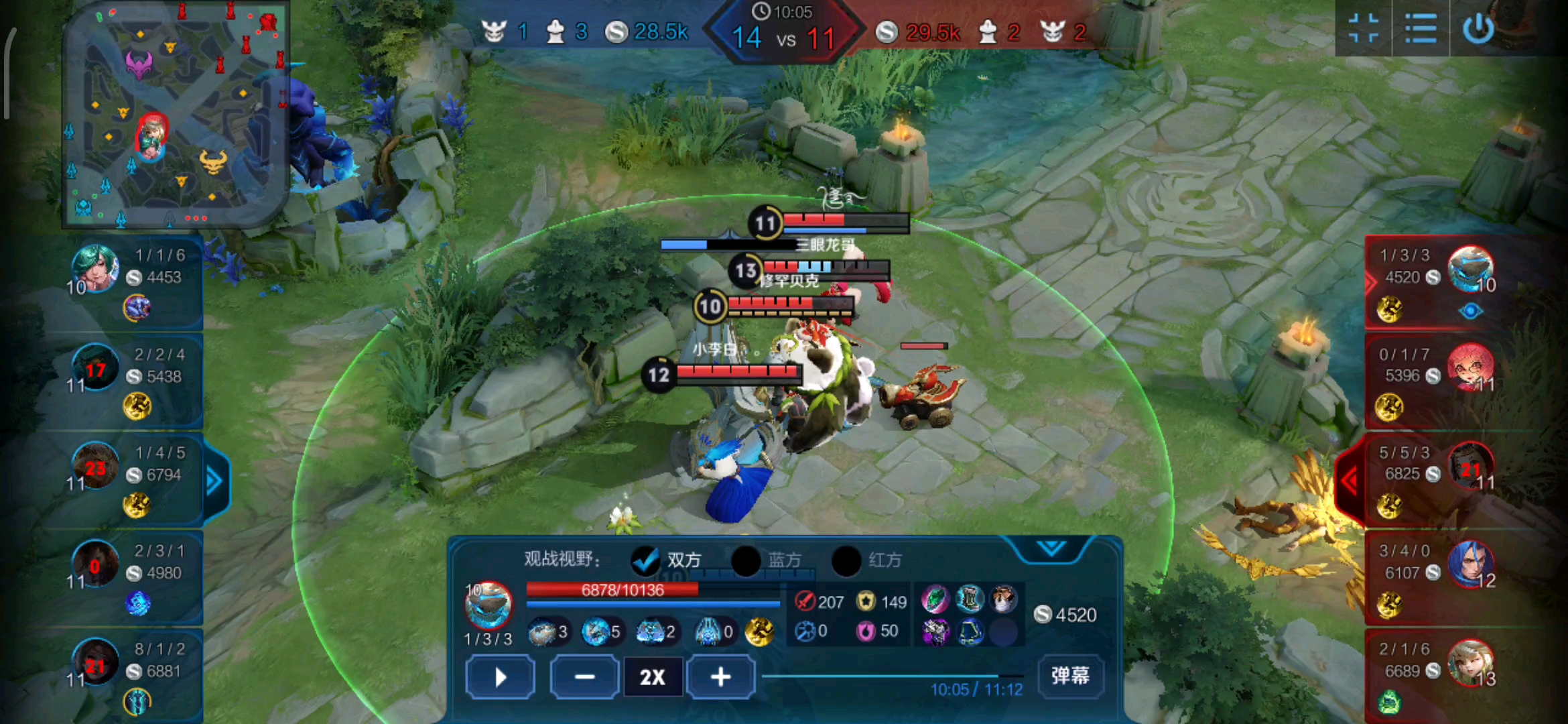This screenshot has width=1568, height=724.
Task: Click the power exit button
Action: click(1478, 29)
